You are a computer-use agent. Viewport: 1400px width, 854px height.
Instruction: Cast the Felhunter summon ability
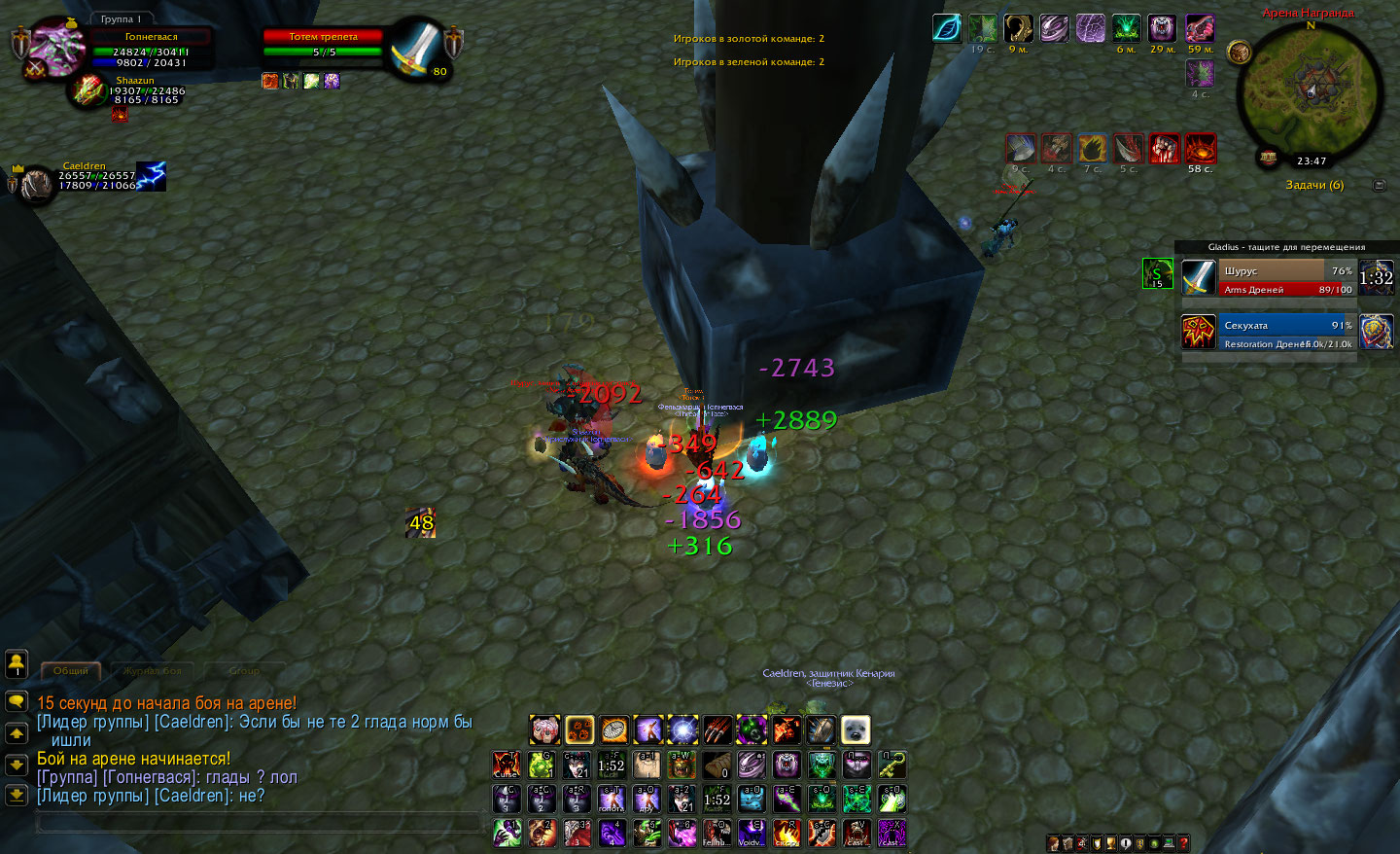(717, 833)
